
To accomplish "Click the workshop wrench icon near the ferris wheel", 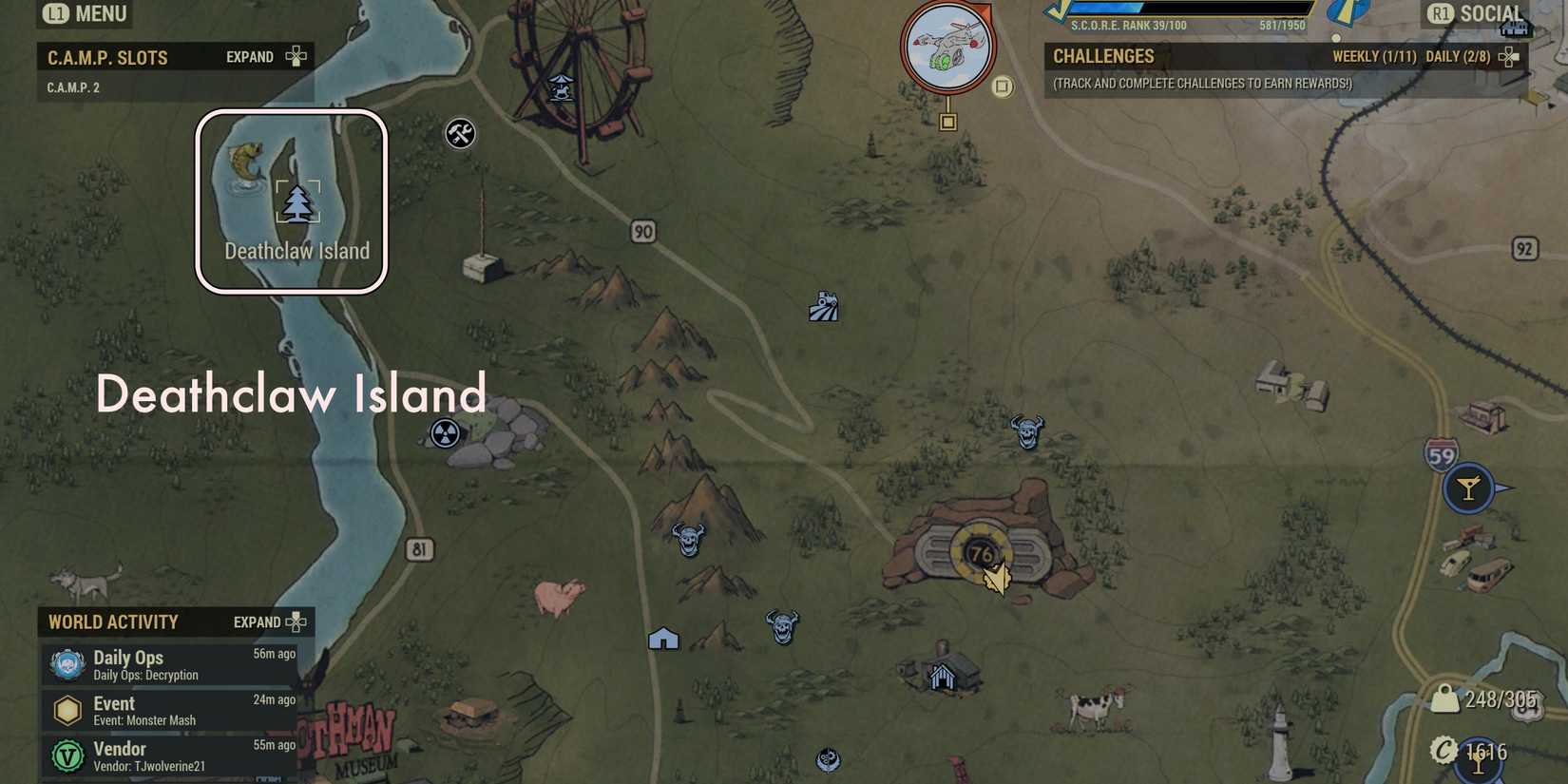I will pos(460,134).
